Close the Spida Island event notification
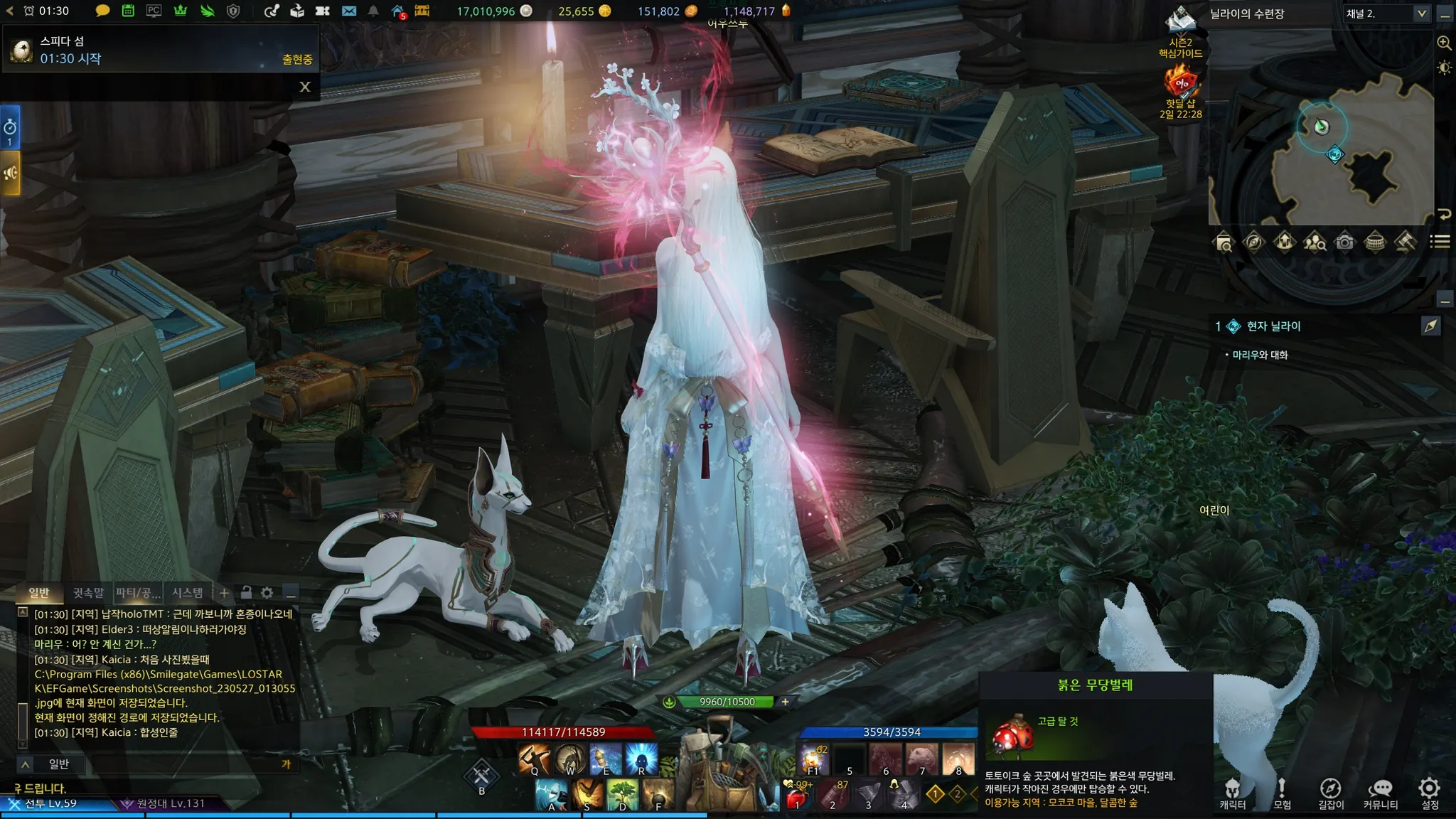1456x819 pixels. [x=305, y=87]
